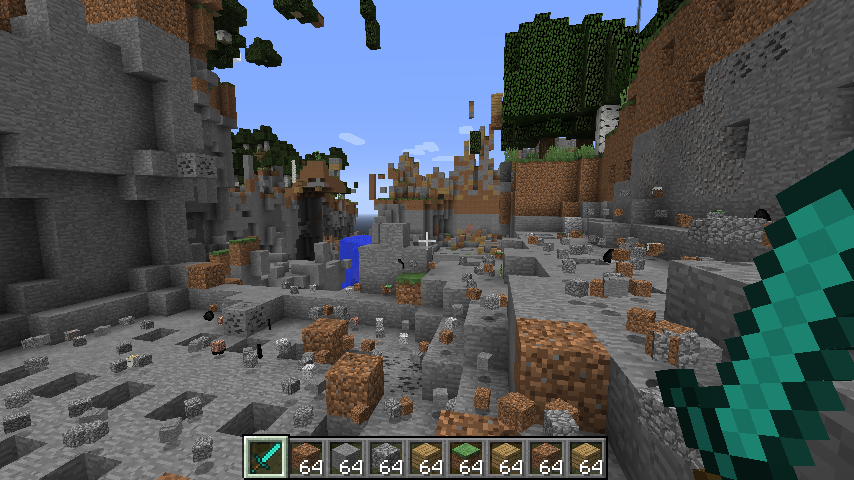854x480 pixels.
Task: Choose the smooth stone block stack
Action: pyautogui.click(x=347, y=457)
